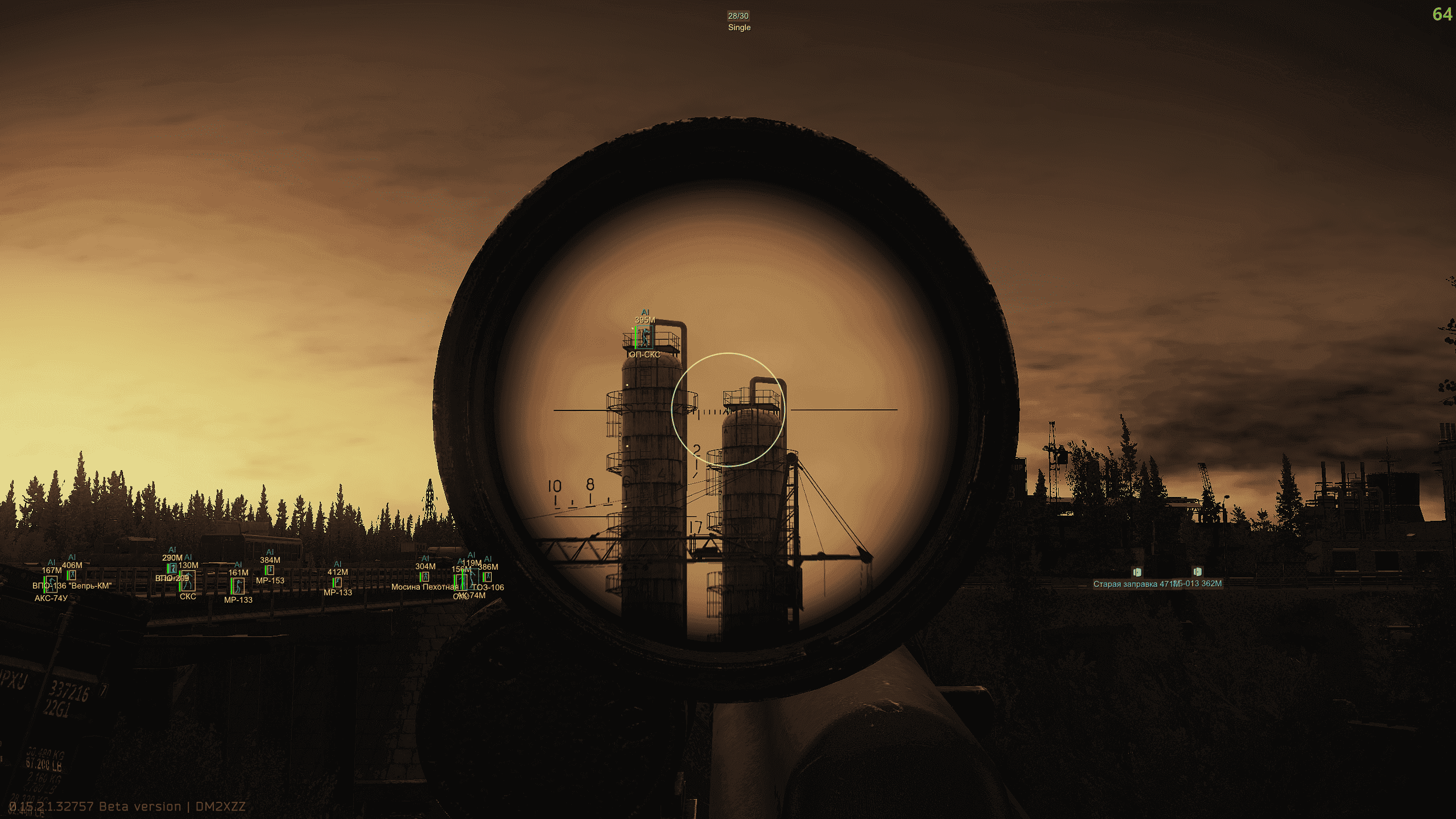Click the МР-133 161M bounding box
This screenshot has width=1456, height=819.
[x=238, y=585]
